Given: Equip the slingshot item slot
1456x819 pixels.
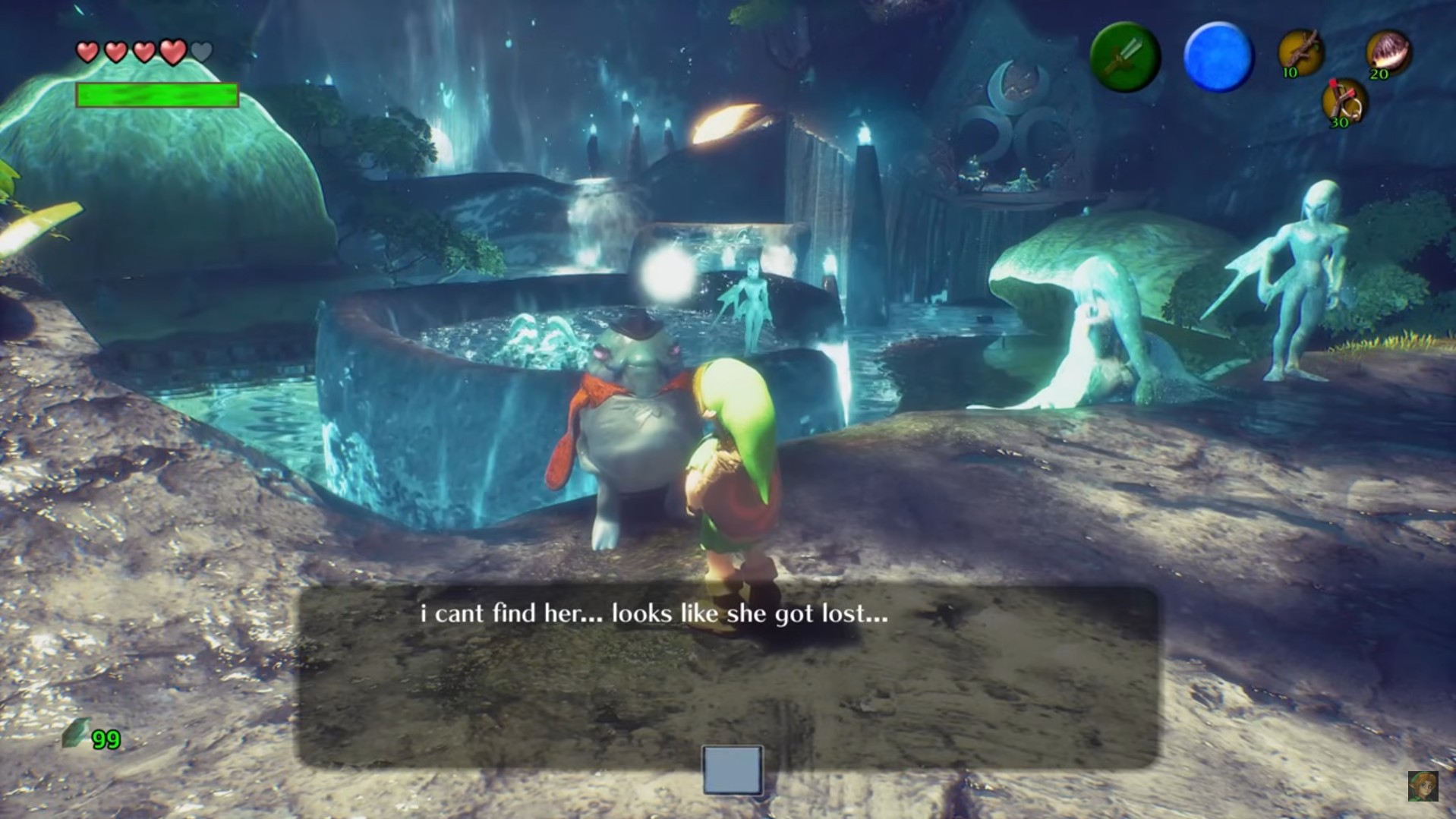Looking at the screenshot, I should click(1344, 102).
